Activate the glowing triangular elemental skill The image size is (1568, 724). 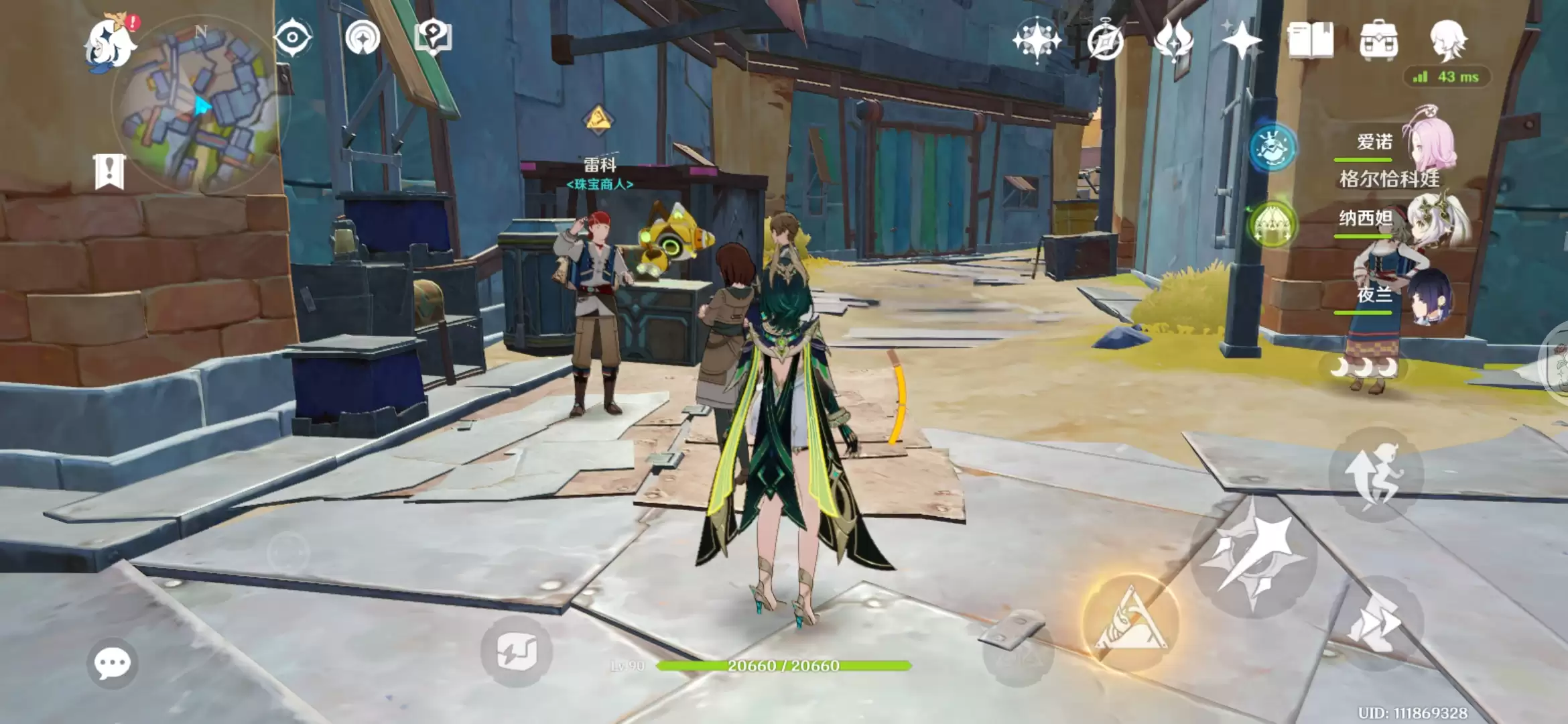click(1131, 623)
